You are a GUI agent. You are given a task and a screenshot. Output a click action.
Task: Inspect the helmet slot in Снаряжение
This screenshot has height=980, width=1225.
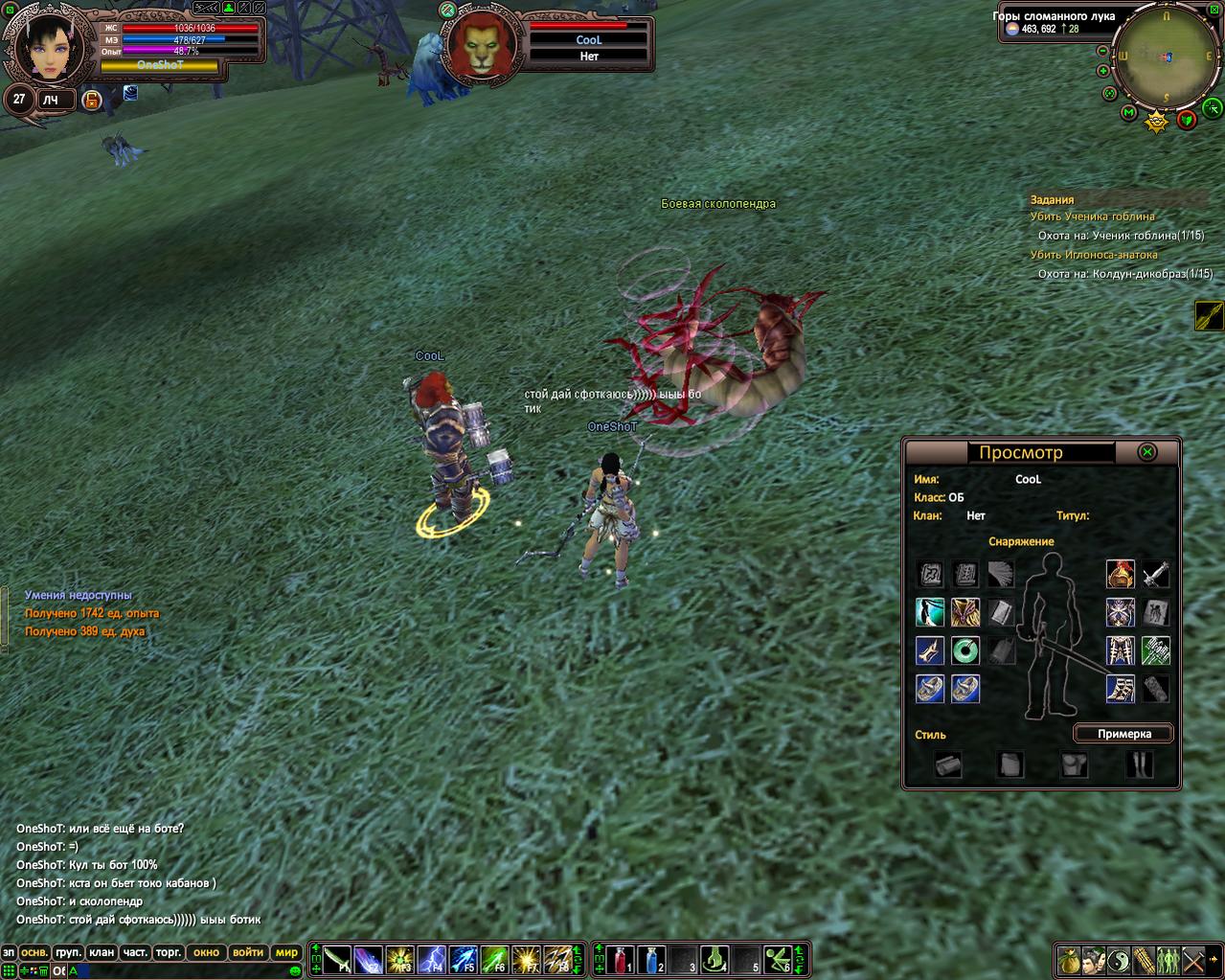click(x=1120, y=574)
